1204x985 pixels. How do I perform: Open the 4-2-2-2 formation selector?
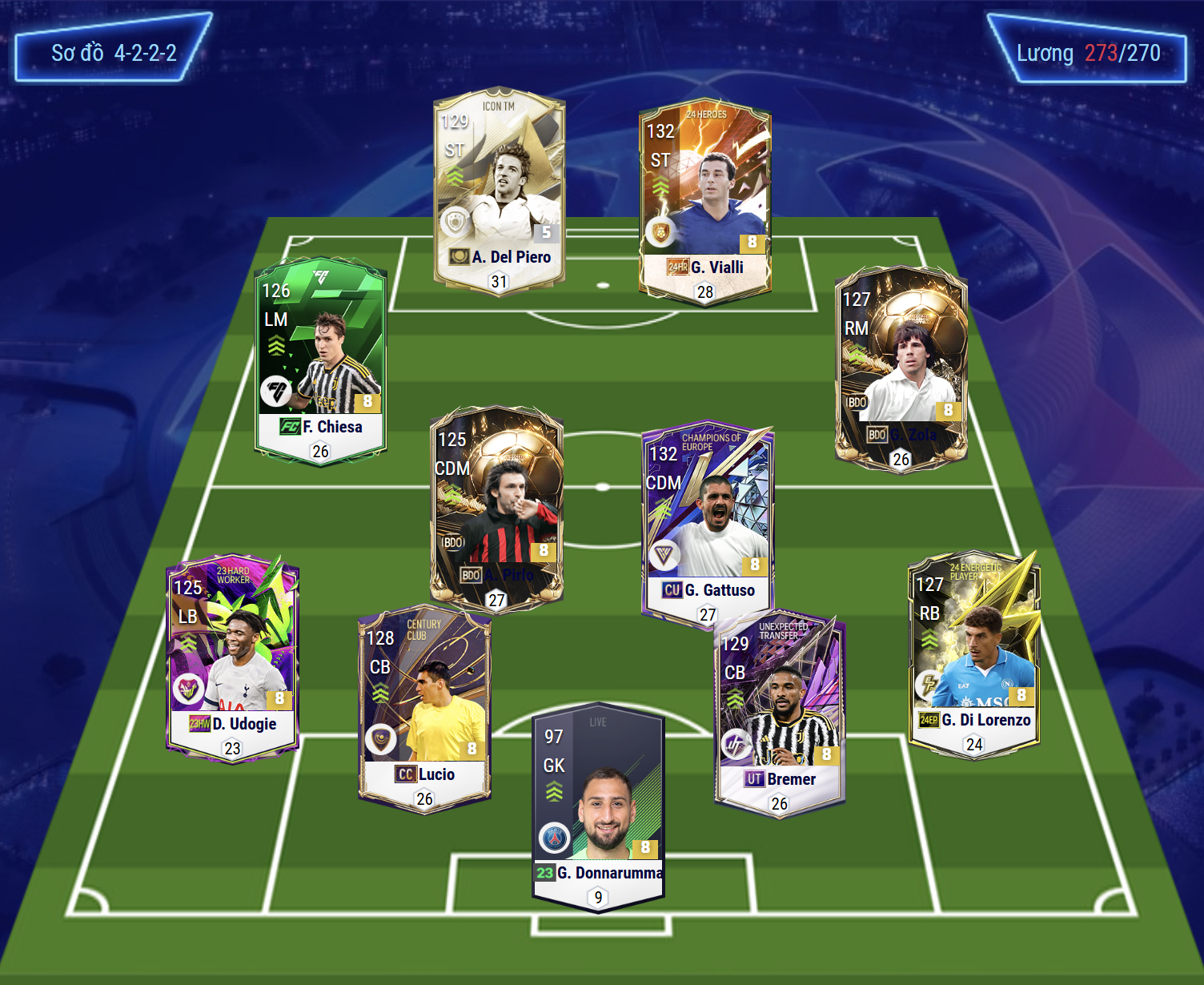click(x=114, y=53)
